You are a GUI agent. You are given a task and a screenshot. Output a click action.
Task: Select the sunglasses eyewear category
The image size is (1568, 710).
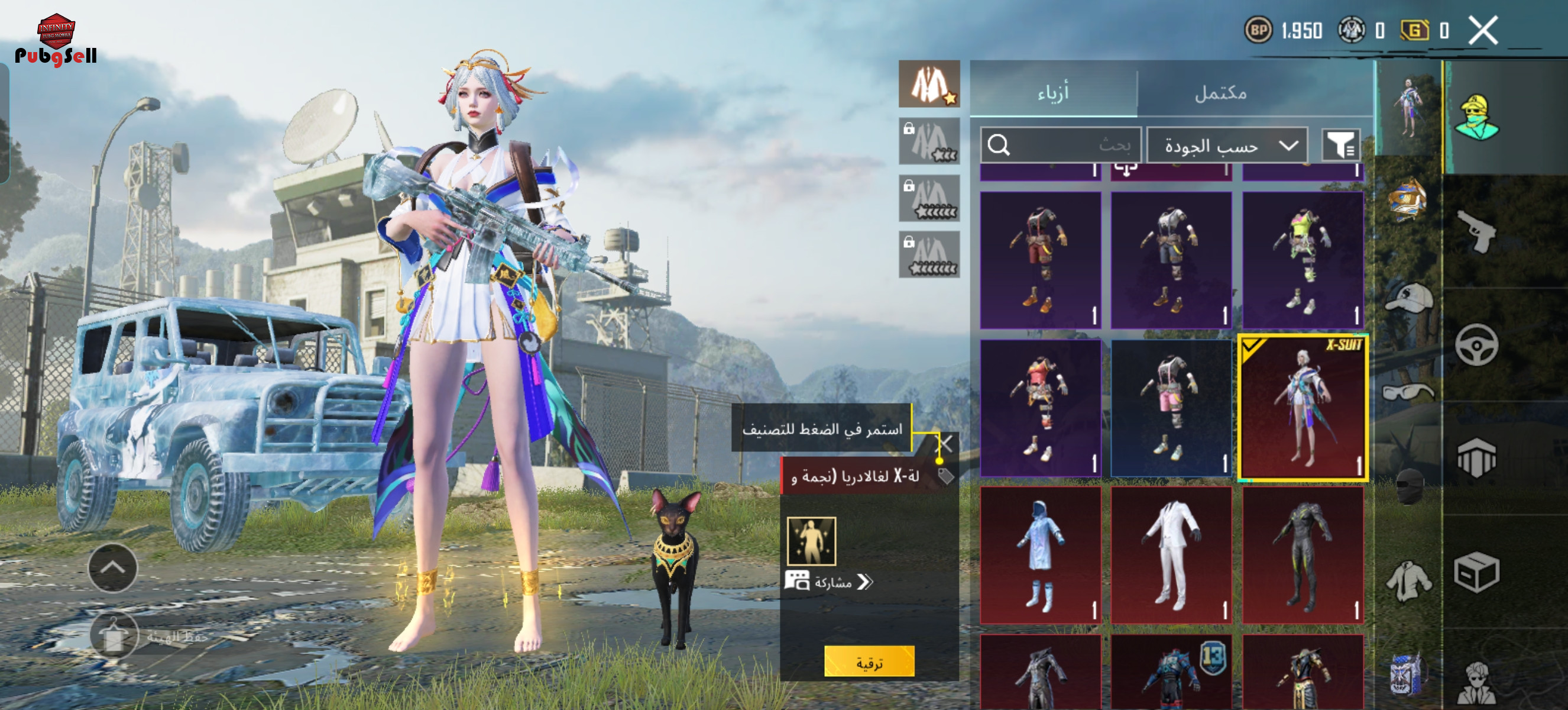point(1408,392)
